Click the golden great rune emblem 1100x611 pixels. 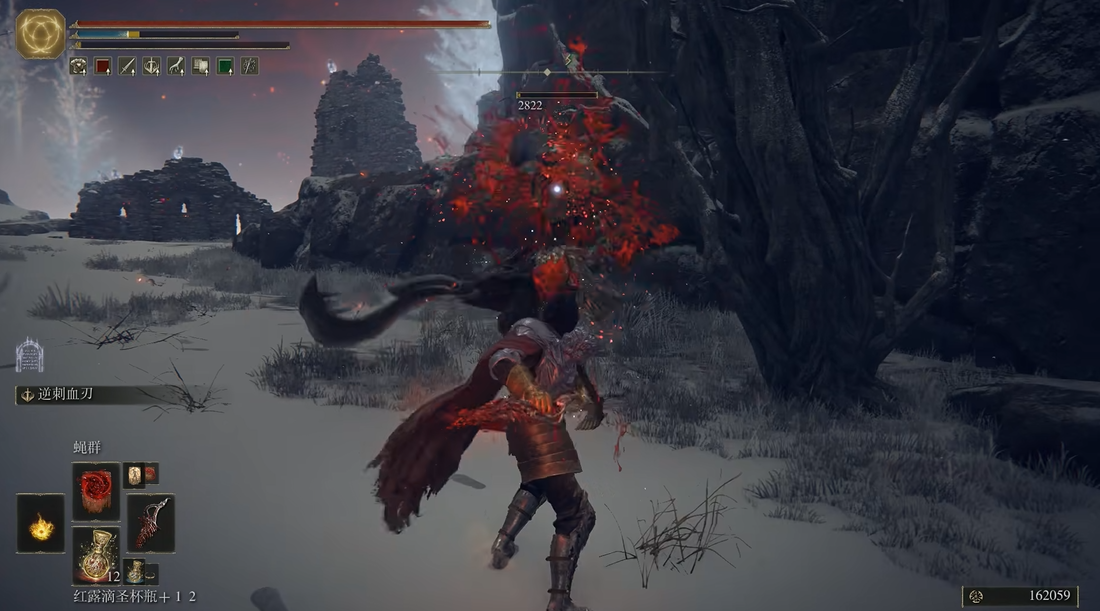pyautogui.click(x=41, y=34)
